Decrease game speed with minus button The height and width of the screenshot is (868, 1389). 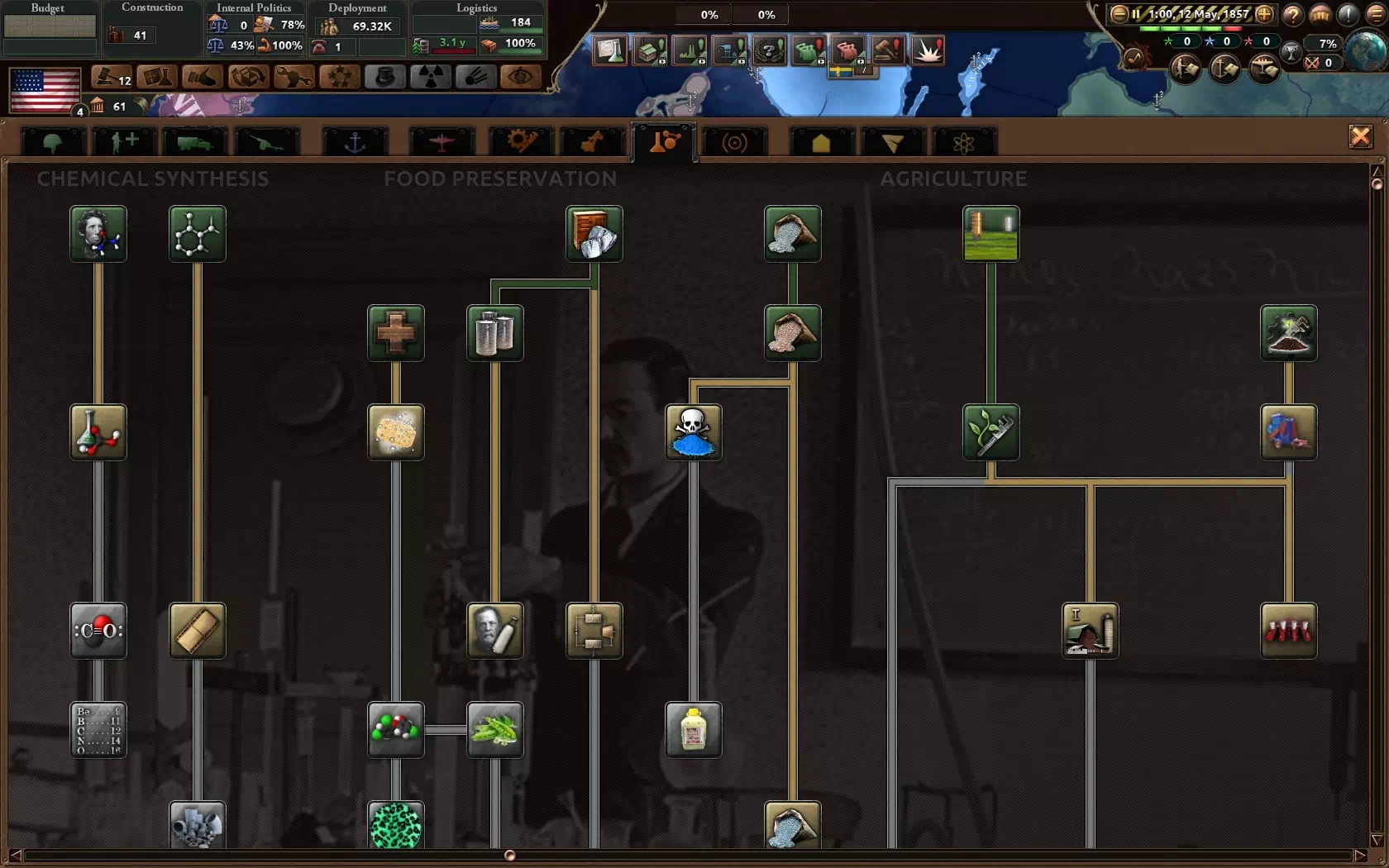tap(1119, 14)
